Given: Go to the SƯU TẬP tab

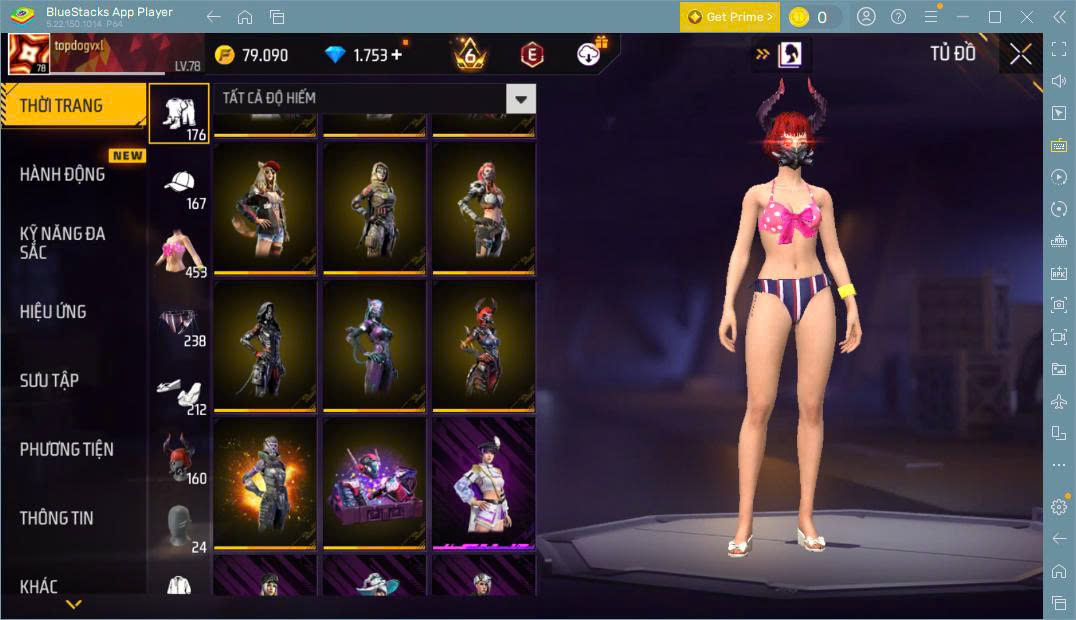Looking at the screenshot, I should 49,380.
